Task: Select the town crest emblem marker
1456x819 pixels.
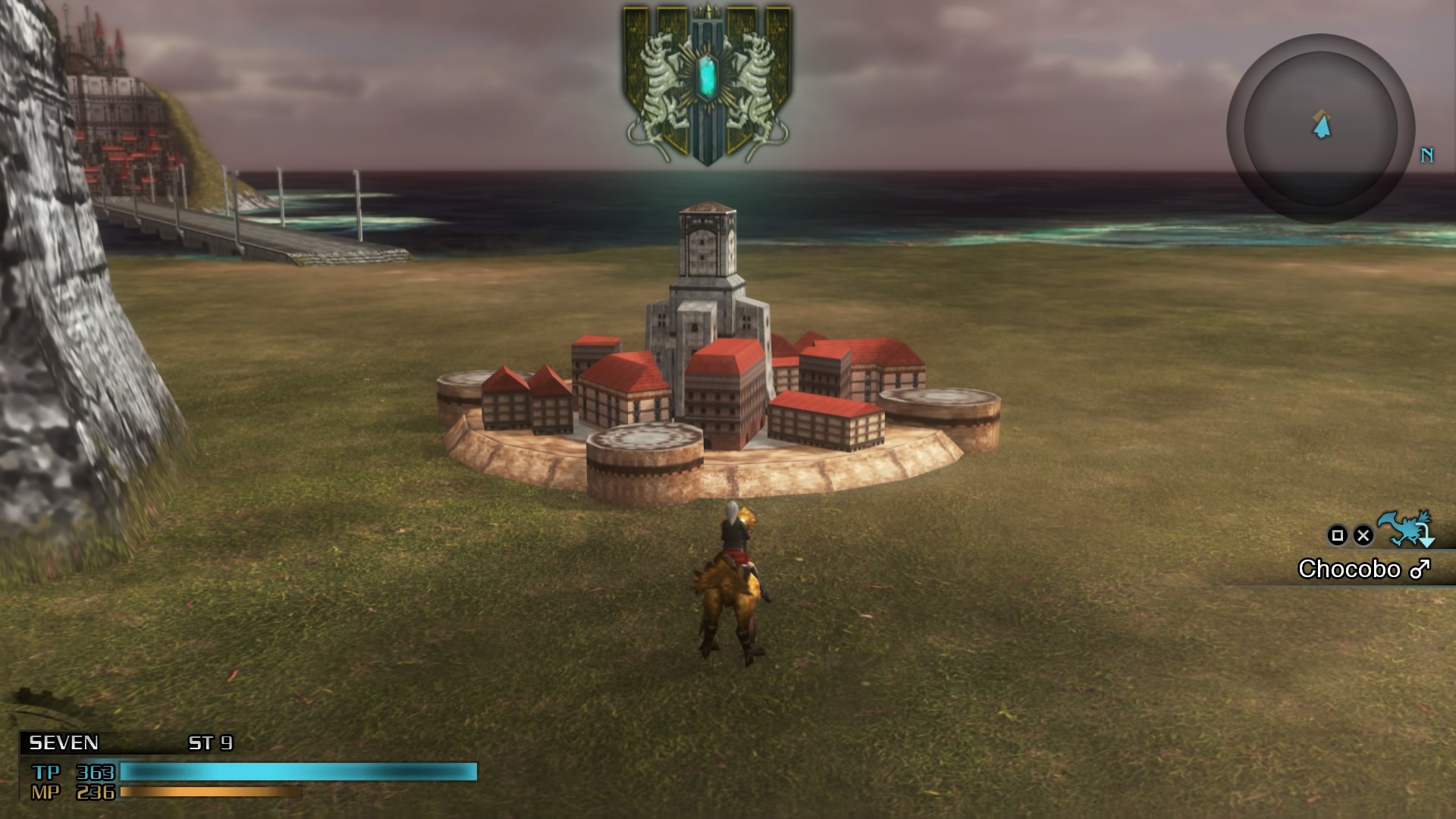Action: 707,85
